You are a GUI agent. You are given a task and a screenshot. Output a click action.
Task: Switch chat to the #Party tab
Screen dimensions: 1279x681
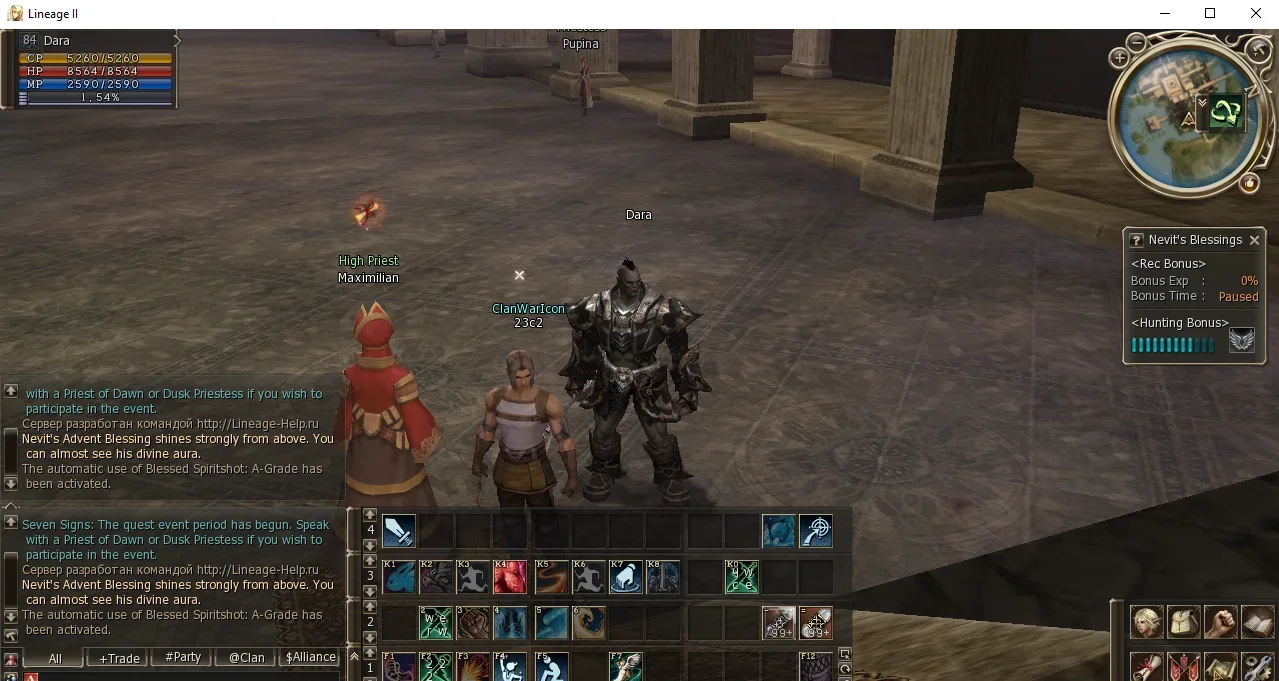183,658
